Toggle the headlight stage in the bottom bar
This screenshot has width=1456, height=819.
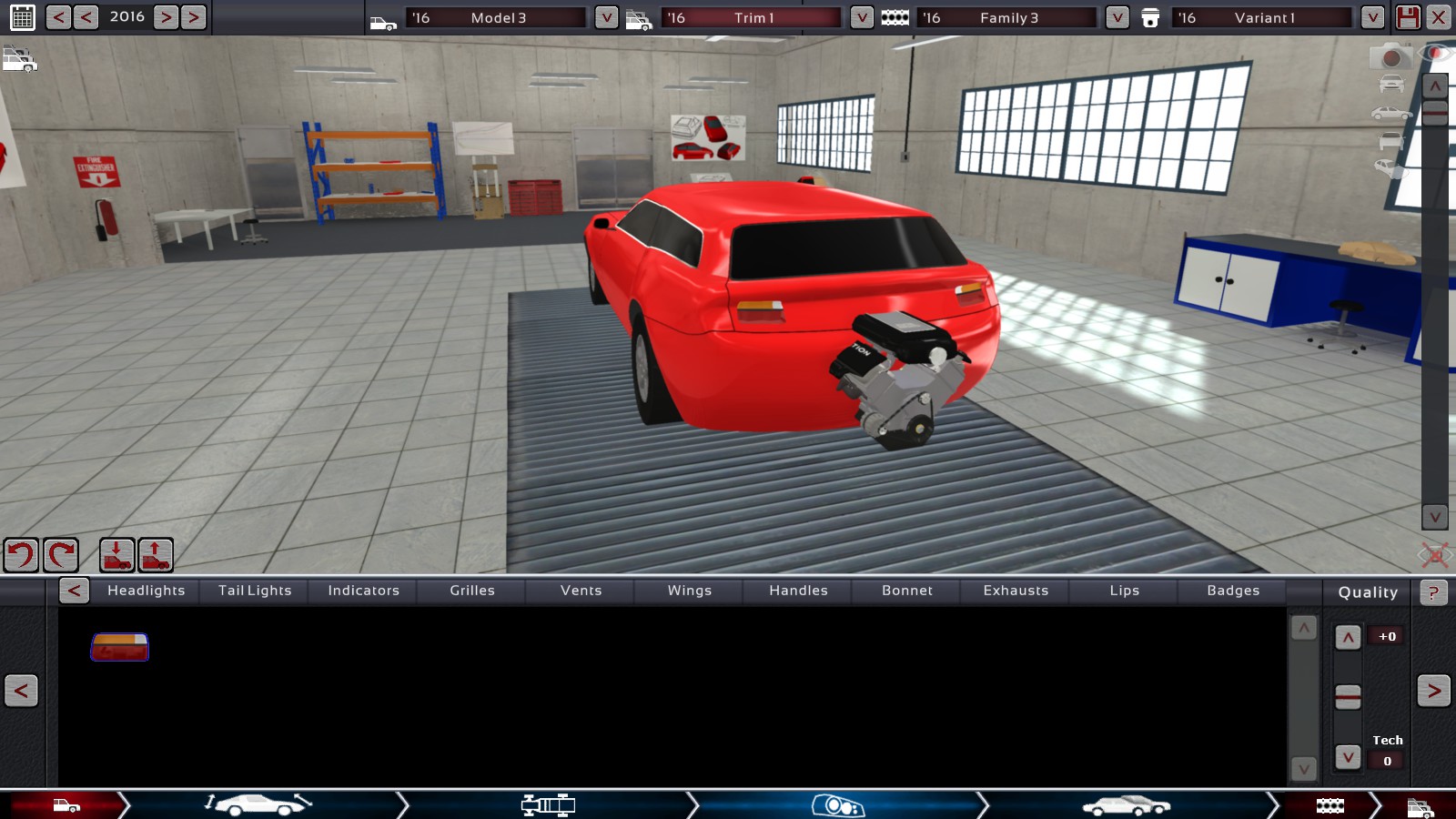pos(839,804)
